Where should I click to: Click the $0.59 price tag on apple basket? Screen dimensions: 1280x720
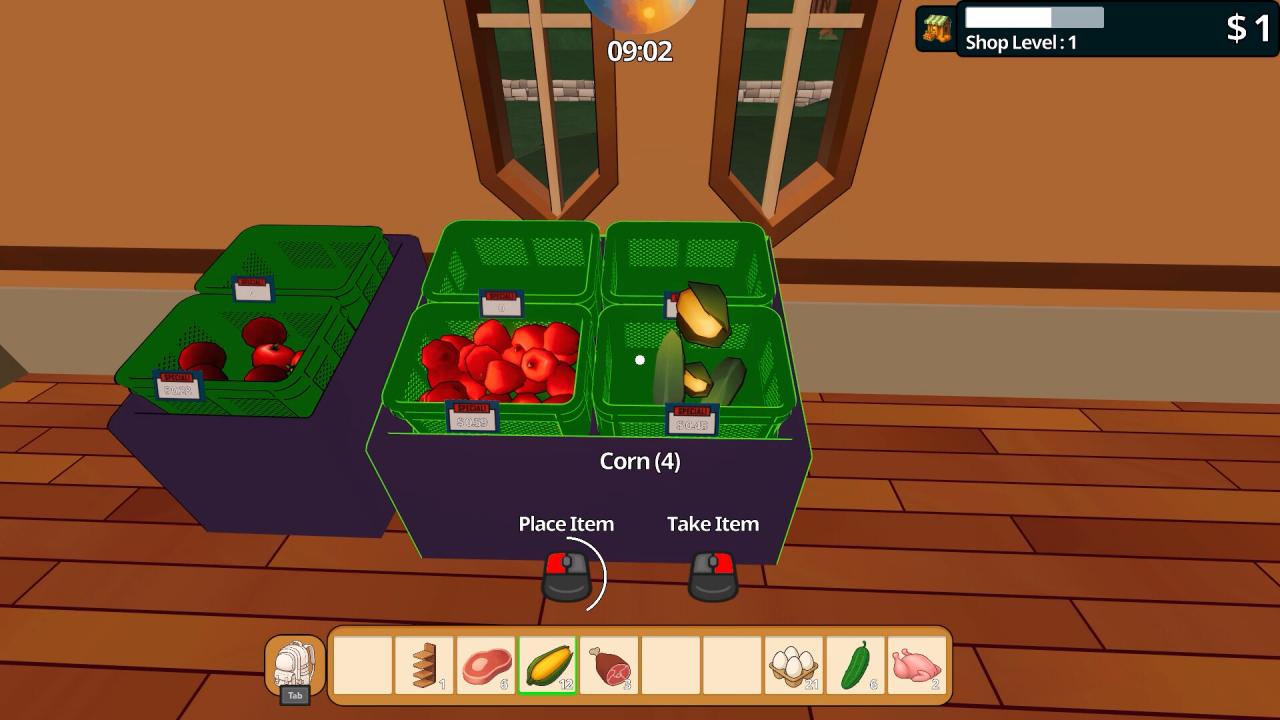click(x=470, y=414)
